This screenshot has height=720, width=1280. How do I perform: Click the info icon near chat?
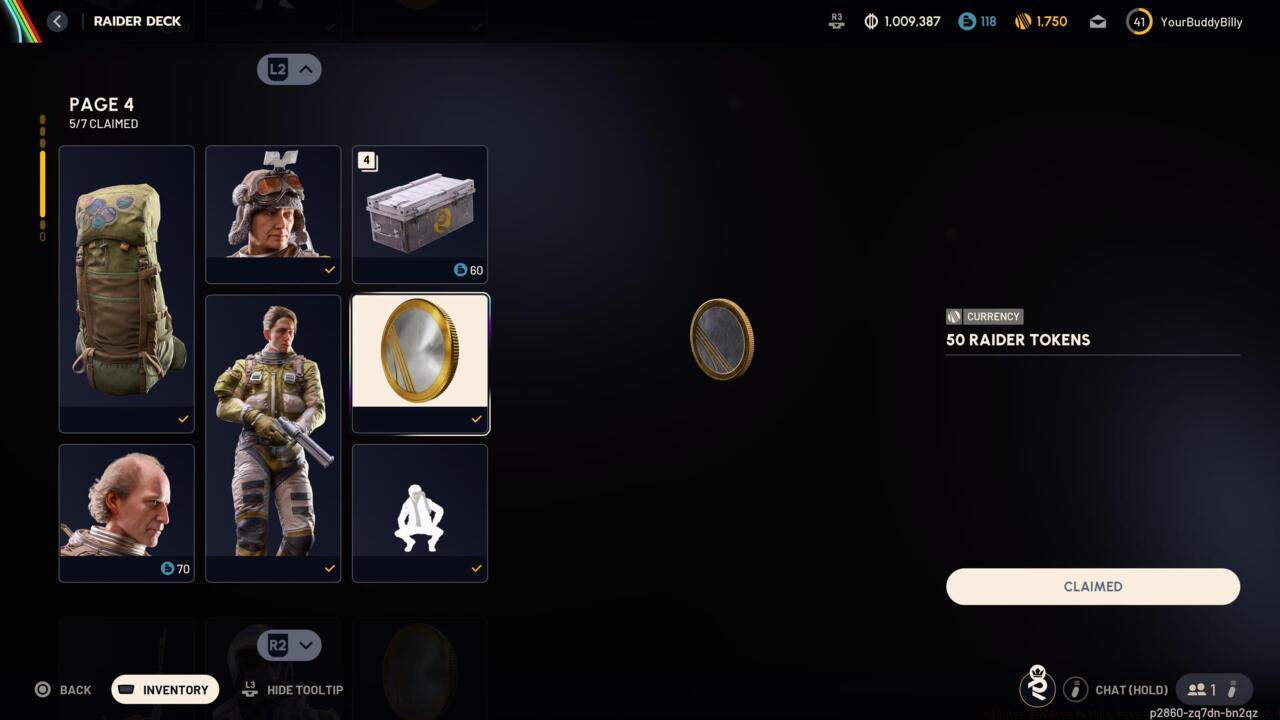1076,689
